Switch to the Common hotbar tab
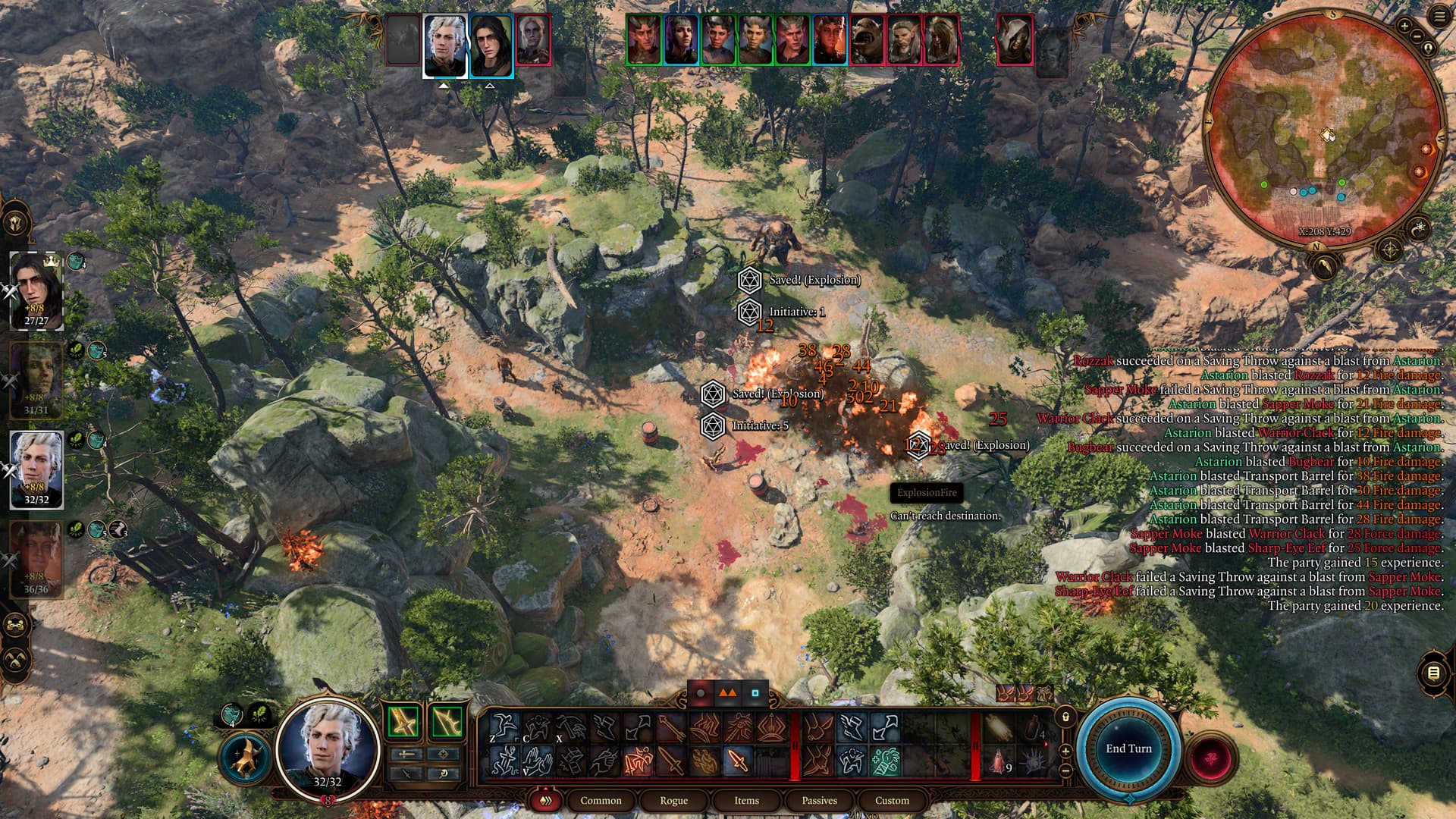Screen dimensions: 1456x819 (601, 800)
